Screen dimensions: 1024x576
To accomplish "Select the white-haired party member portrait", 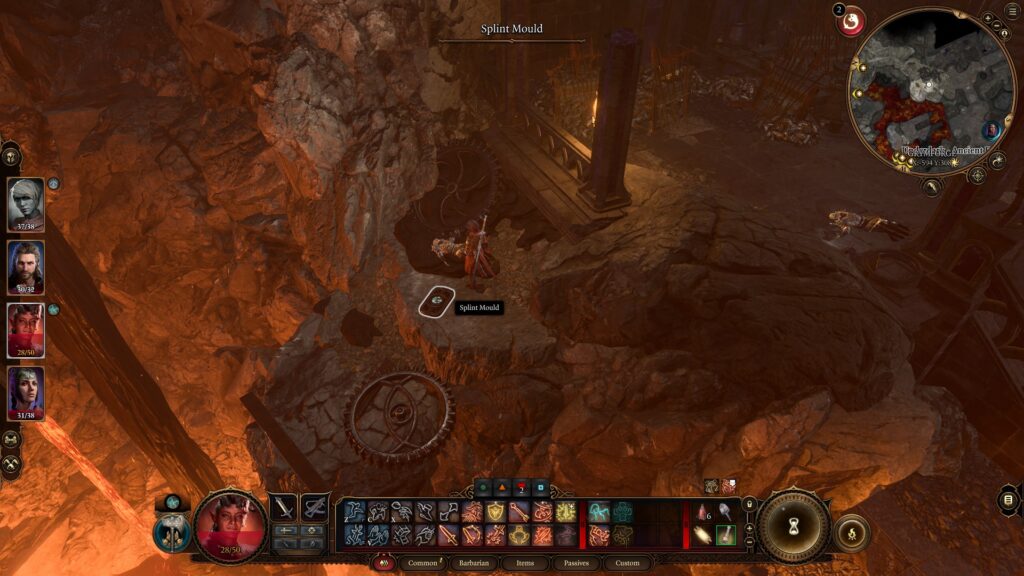I will (26, 203).
